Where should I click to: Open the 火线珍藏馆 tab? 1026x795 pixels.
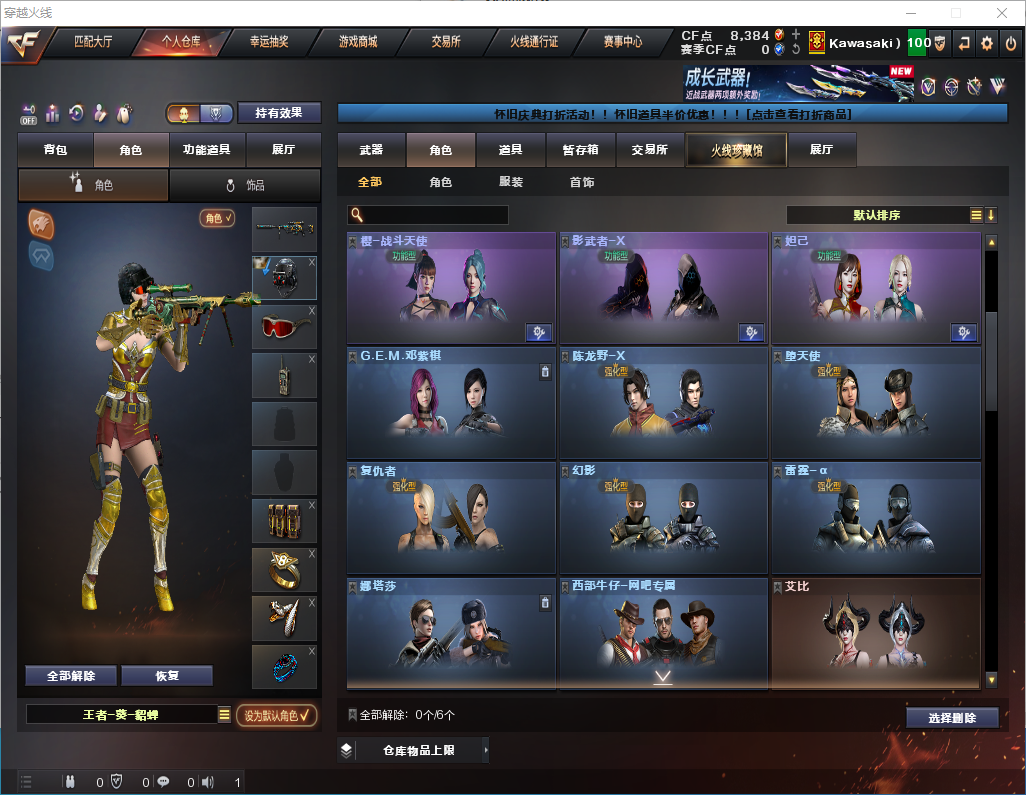[736, 150]
